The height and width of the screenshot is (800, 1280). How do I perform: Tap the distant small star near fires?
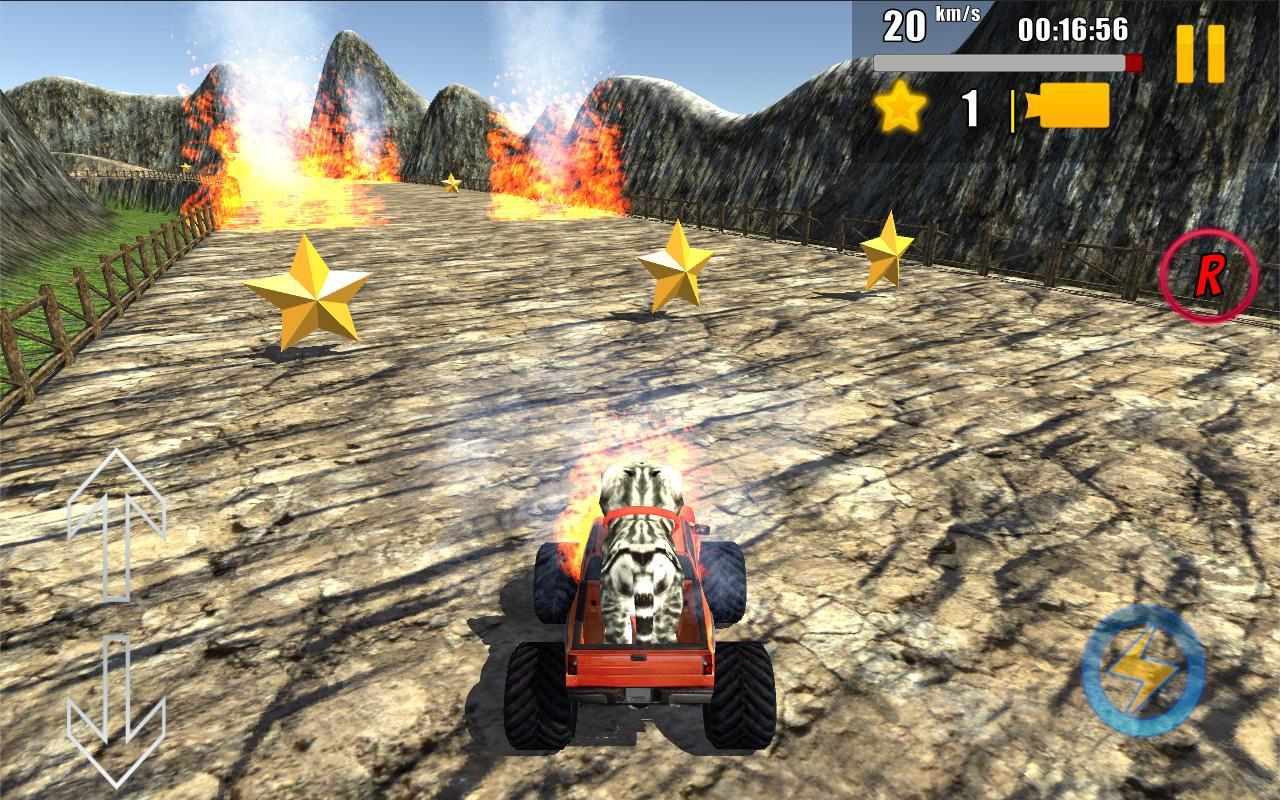click(x=450, y=183)
